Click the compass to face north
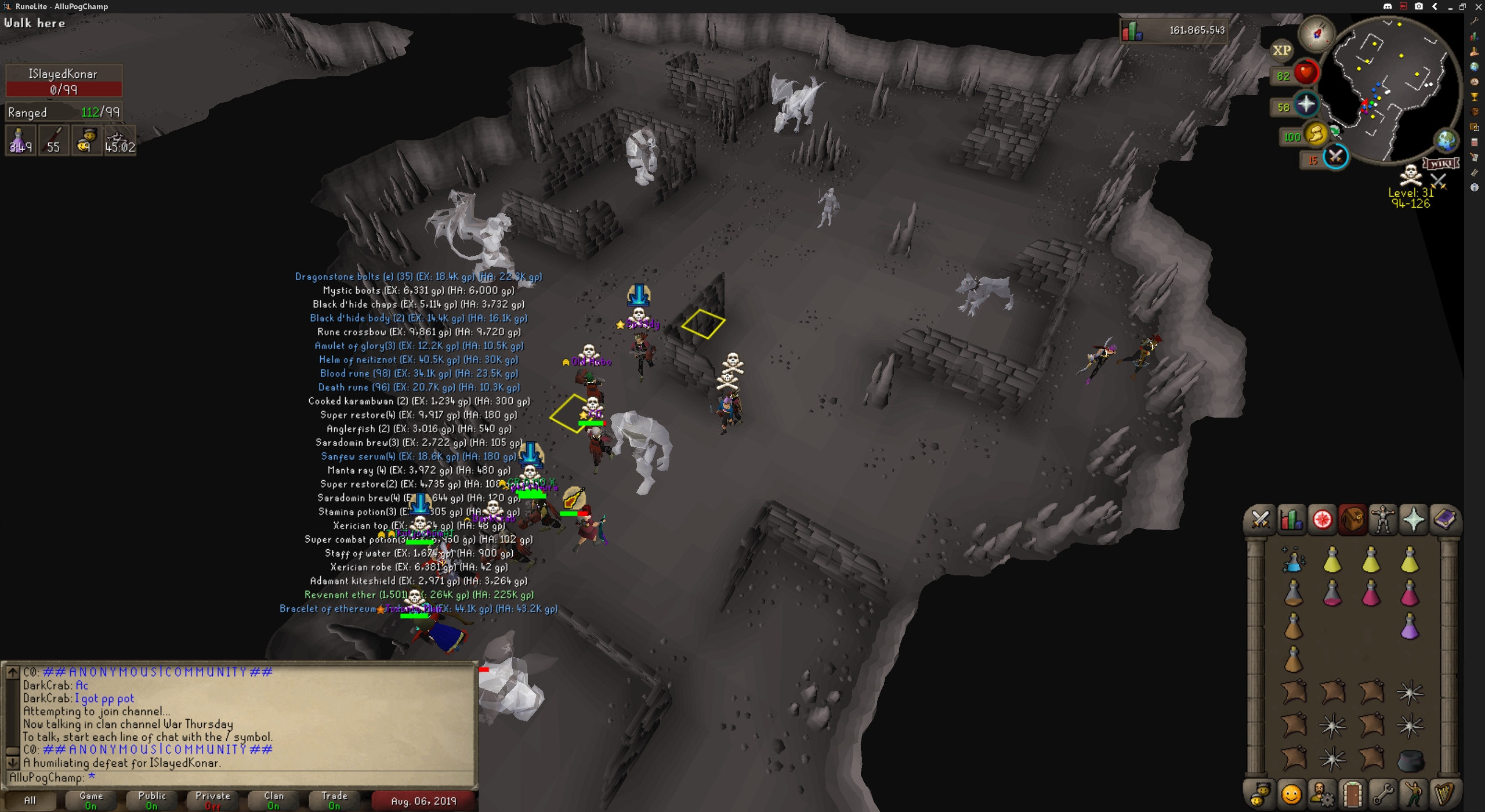Image resolution: width=1485 pixels, height=812 pixels. coord(1317,33)
